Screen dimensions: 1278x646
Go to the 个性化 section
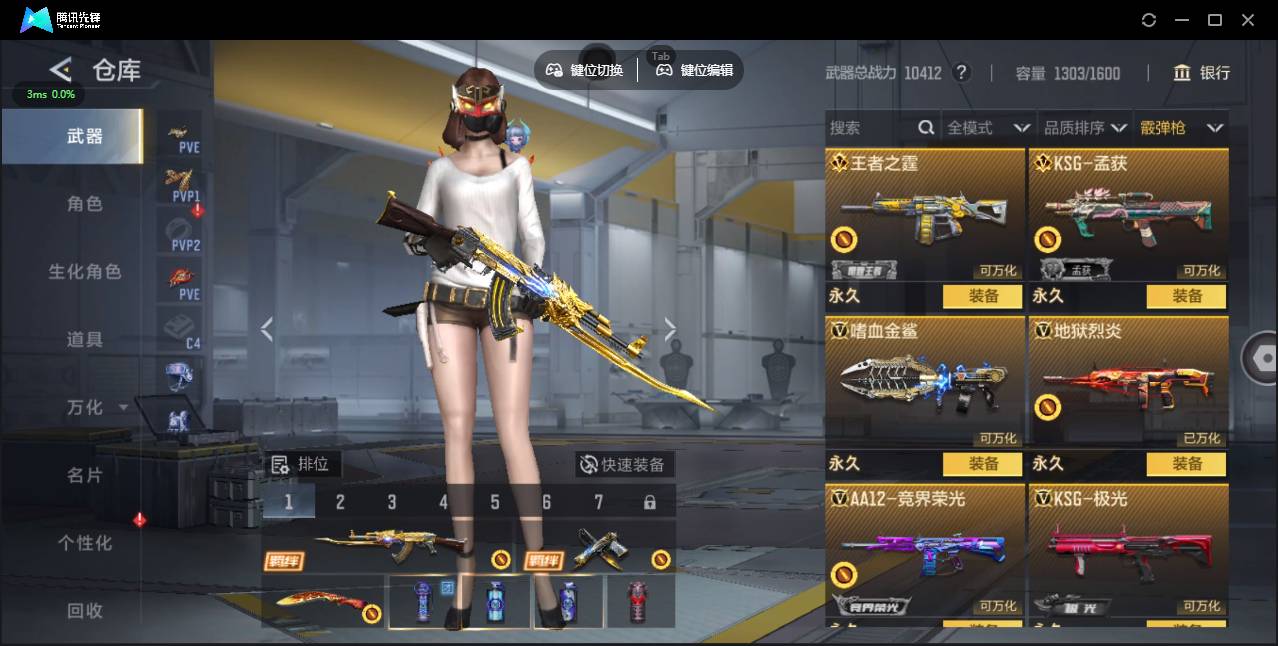coord(85,543)
